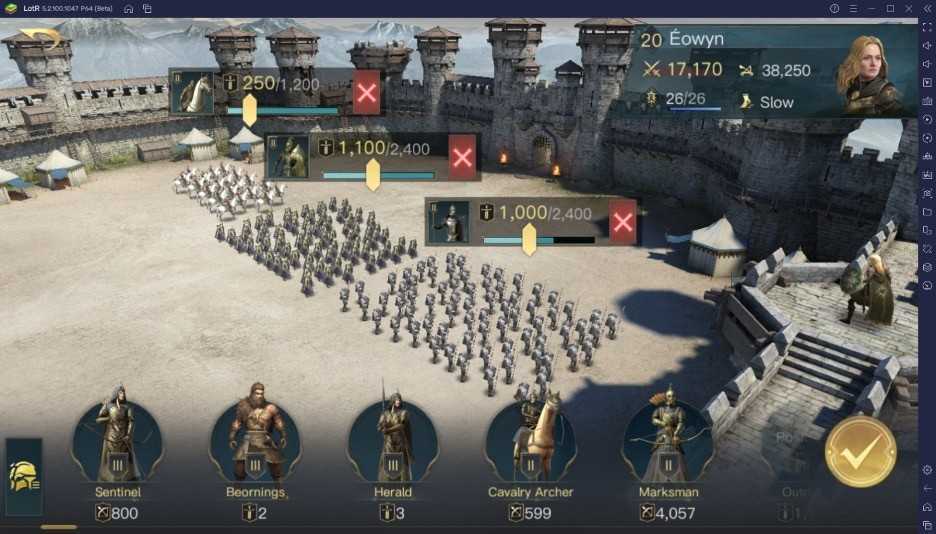Adjust the 1,100/2,400 troop slider handle
The image size is (936, 534).
373,174
